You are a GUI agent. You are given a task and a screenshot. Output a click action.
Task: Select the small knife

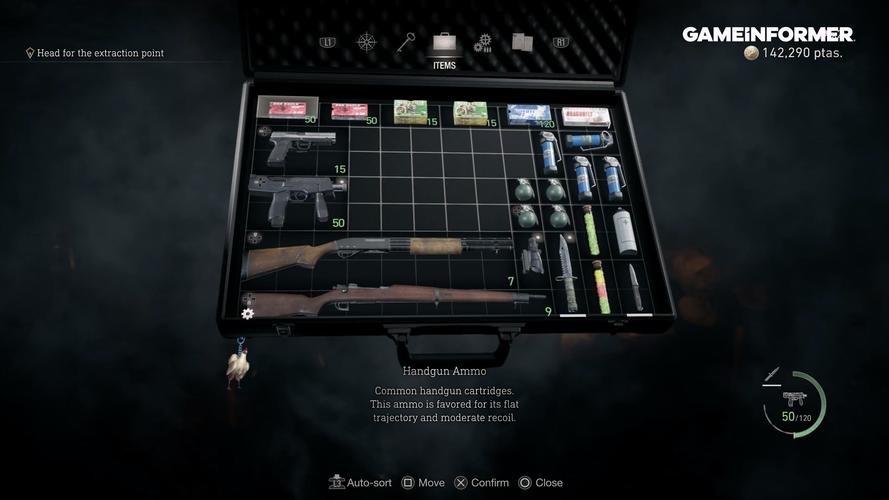(x=634, y=287)
